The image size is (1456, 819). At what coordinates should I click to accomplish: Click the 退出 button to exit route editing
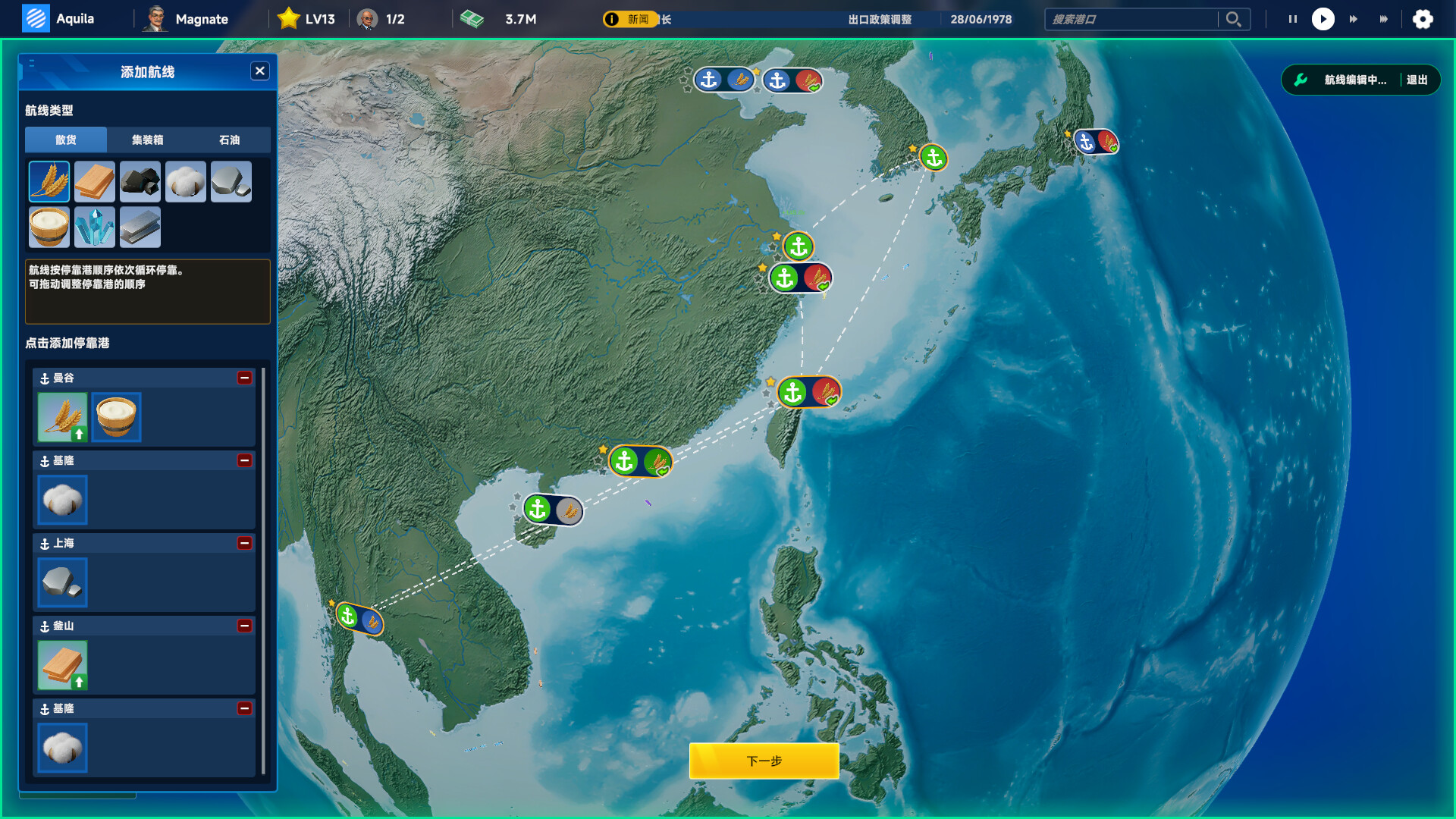click(1417, 79)
